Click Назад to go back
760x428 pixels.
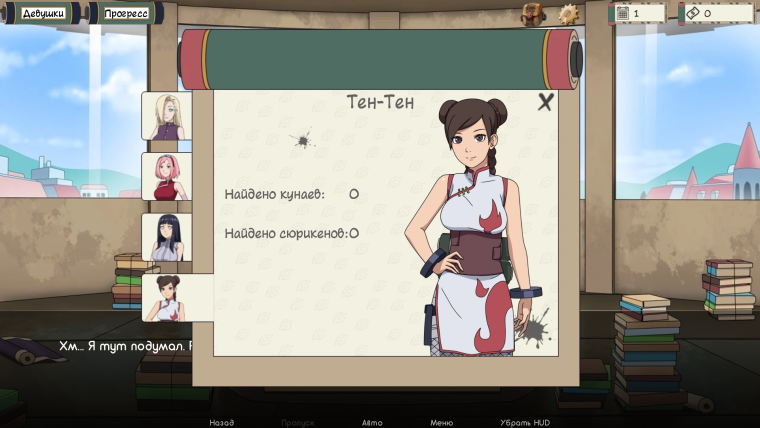click(222, 422)
